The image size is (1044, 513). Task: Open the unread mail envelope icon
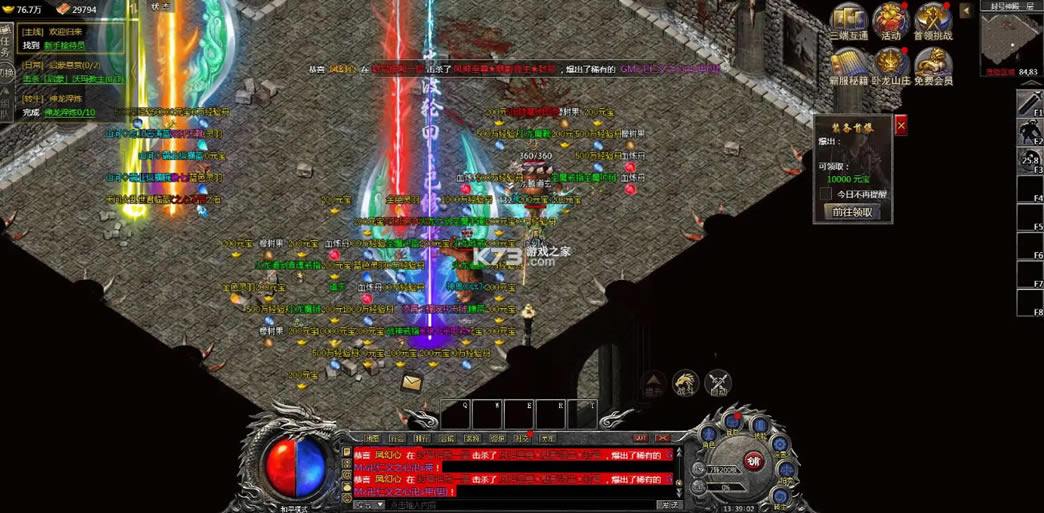[x=412, y=382]
